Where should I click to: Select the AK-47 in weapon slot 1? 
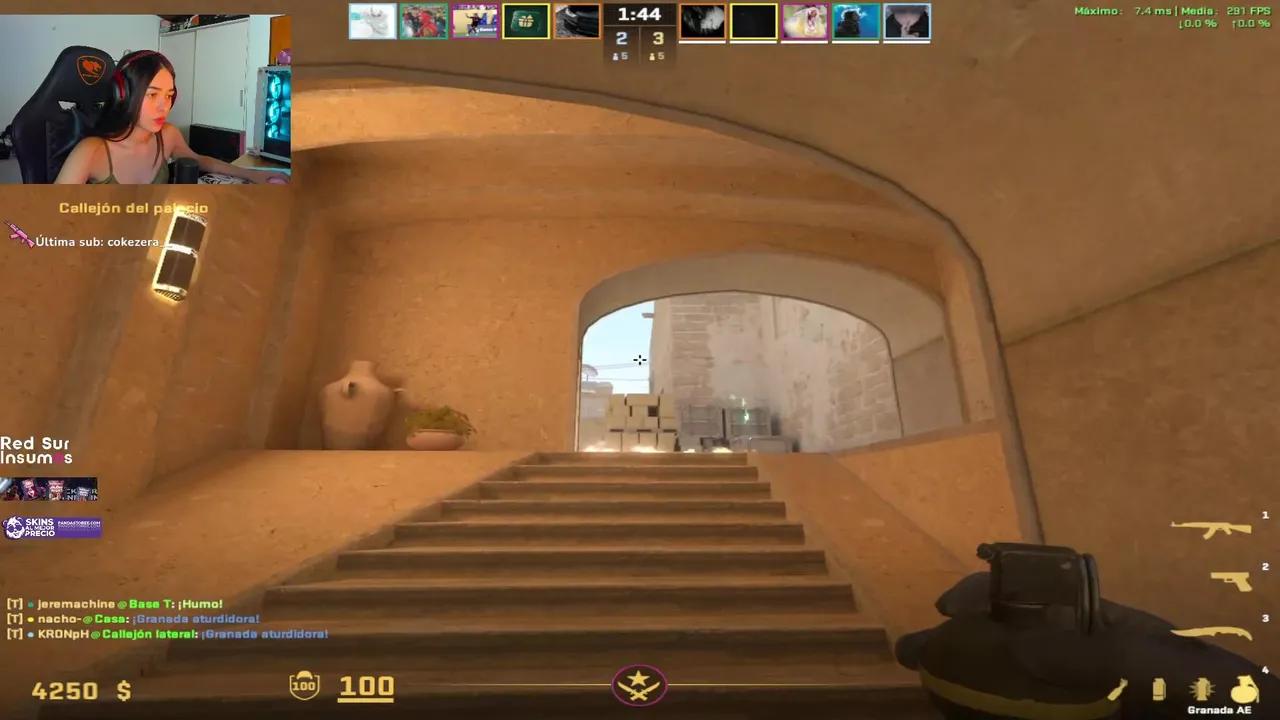pyautogui.click(x=1212, y=527)
